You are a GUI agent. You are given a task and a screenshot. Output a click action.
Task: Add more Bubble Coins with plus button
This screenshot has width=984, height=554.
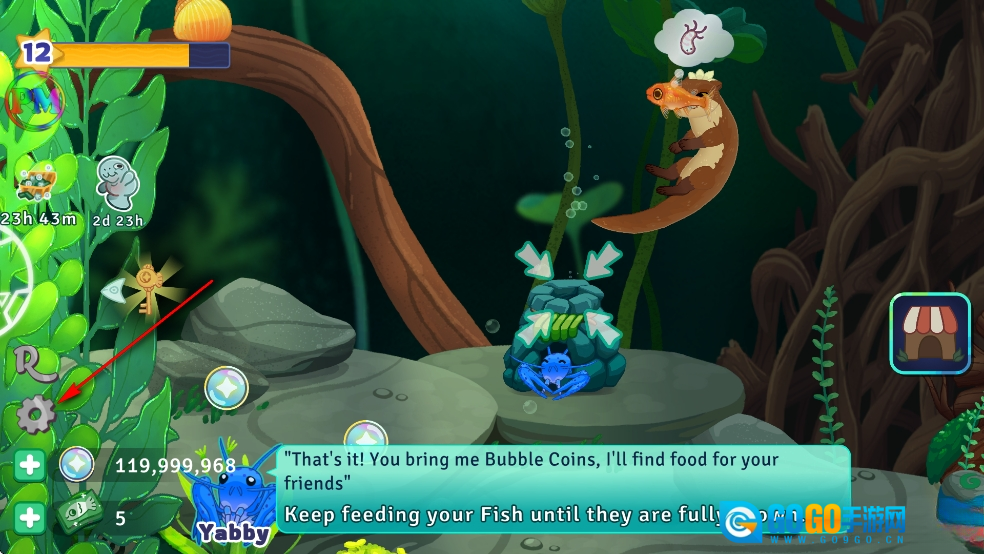coord(30,466)
